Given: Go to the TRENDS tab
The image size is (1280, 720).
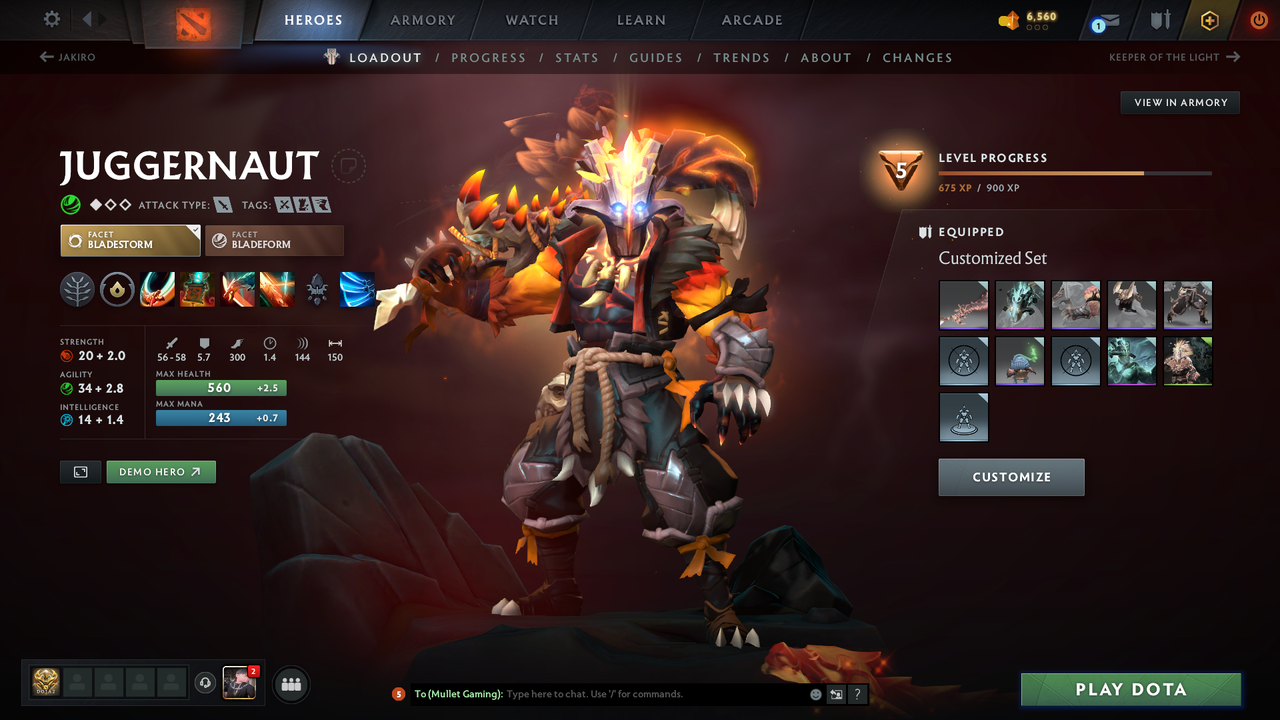Looking at the screenshot, I should coord(741,57).
